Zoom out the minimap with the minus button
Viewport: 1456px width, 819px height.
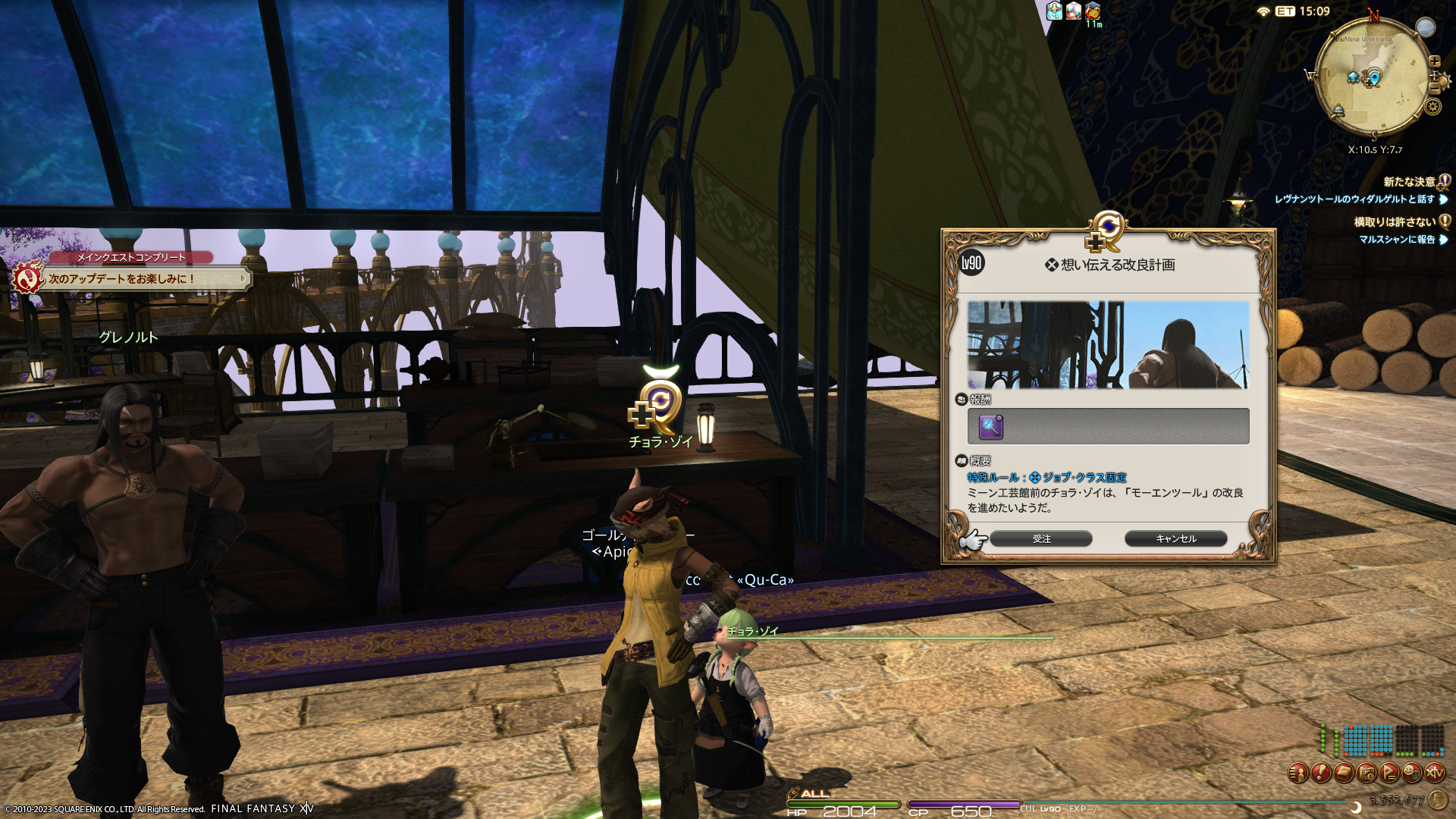(1434, 89)
